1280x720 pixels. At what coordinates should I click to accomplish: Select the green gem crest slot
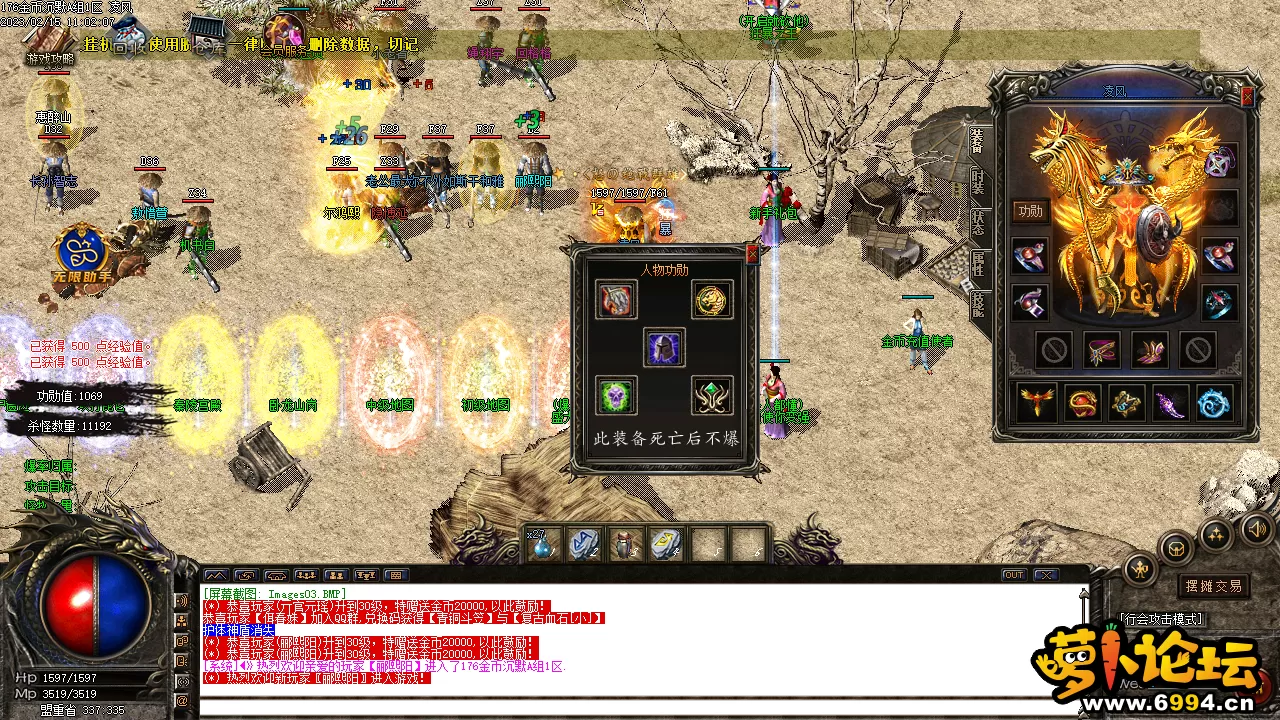[x=712, y=396]
